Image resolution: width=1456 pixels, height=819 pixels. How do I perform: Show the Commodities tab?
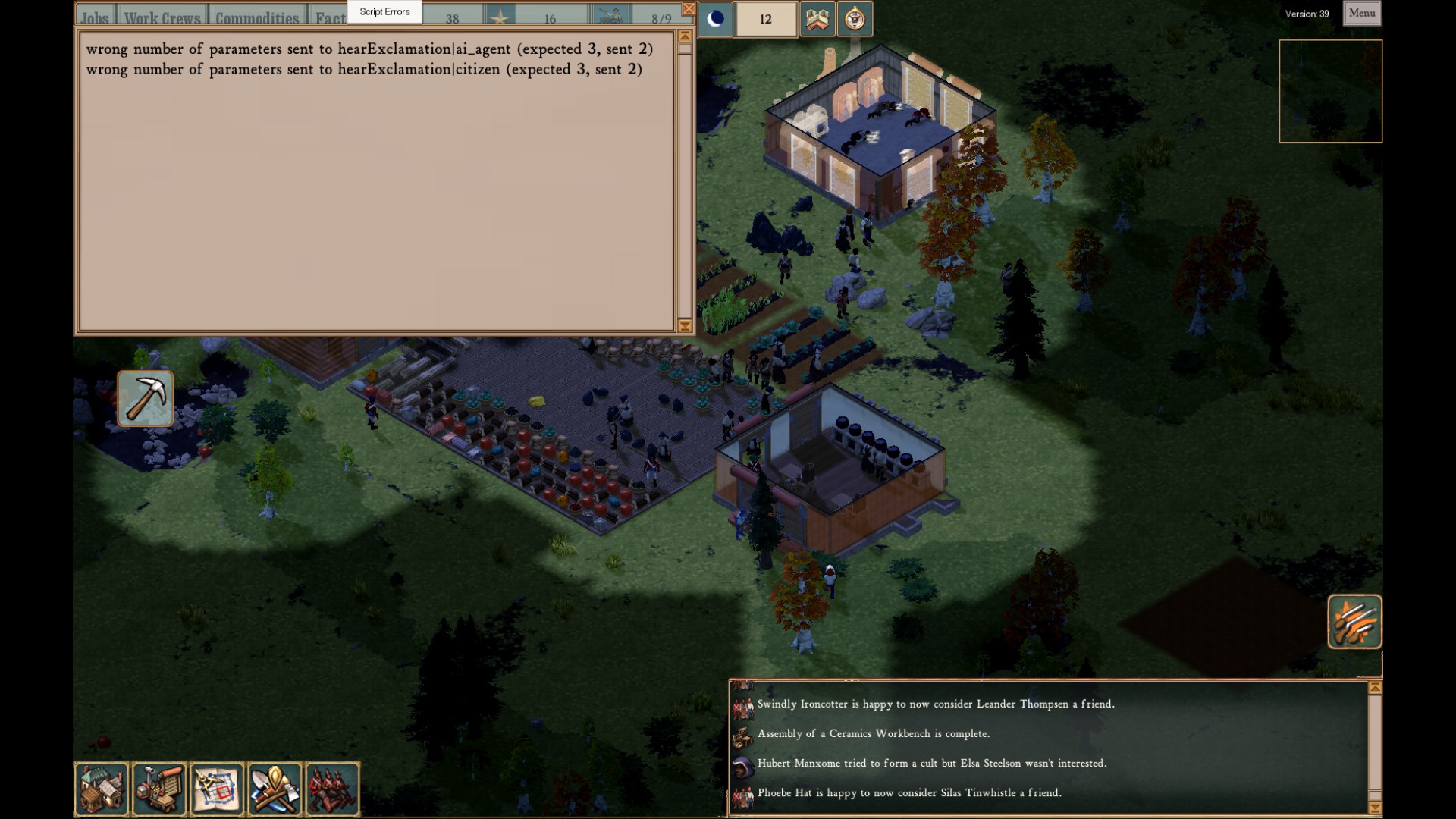coord(257,17)
